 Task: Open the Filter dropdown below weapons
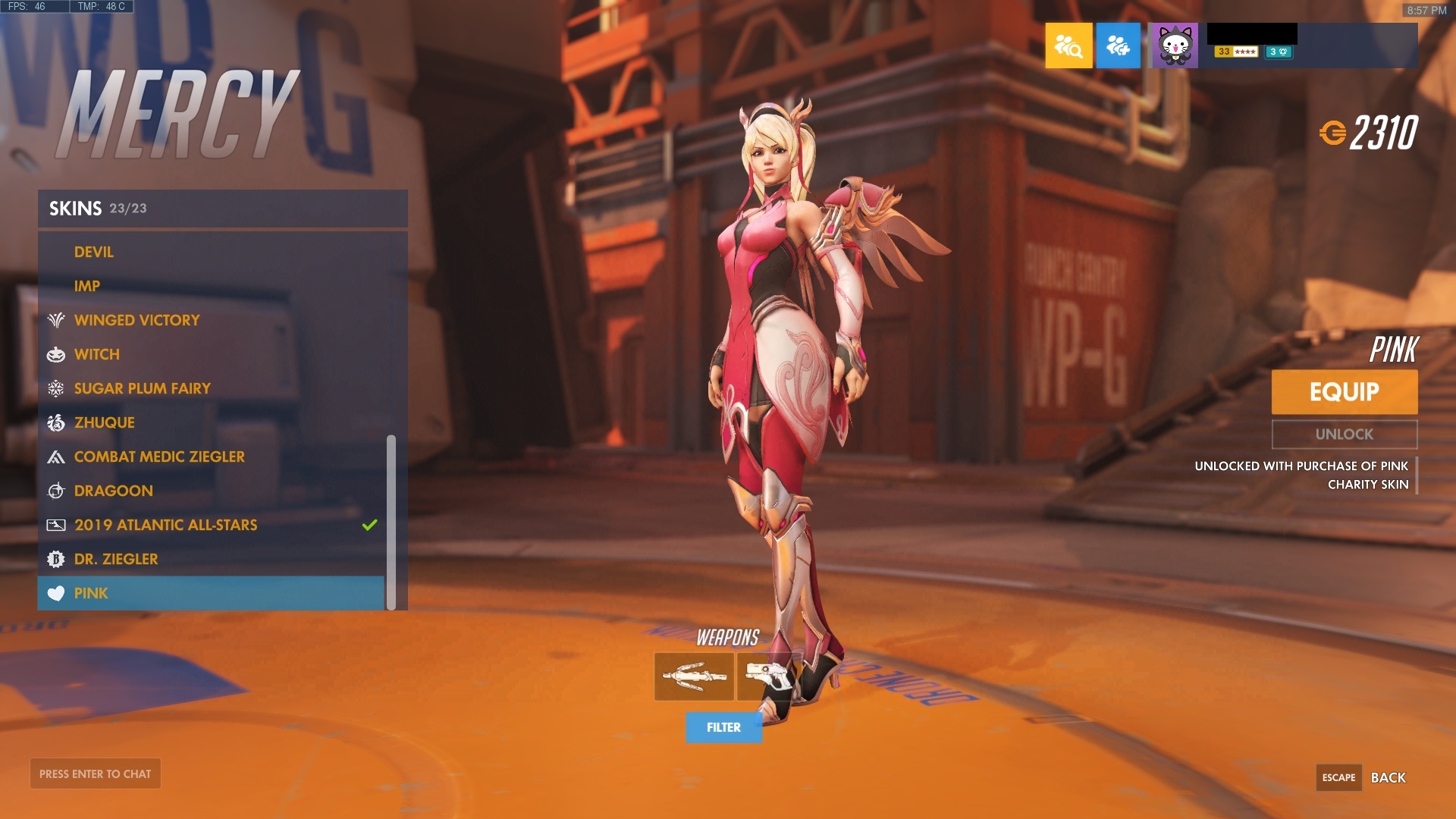pos(723,726)
